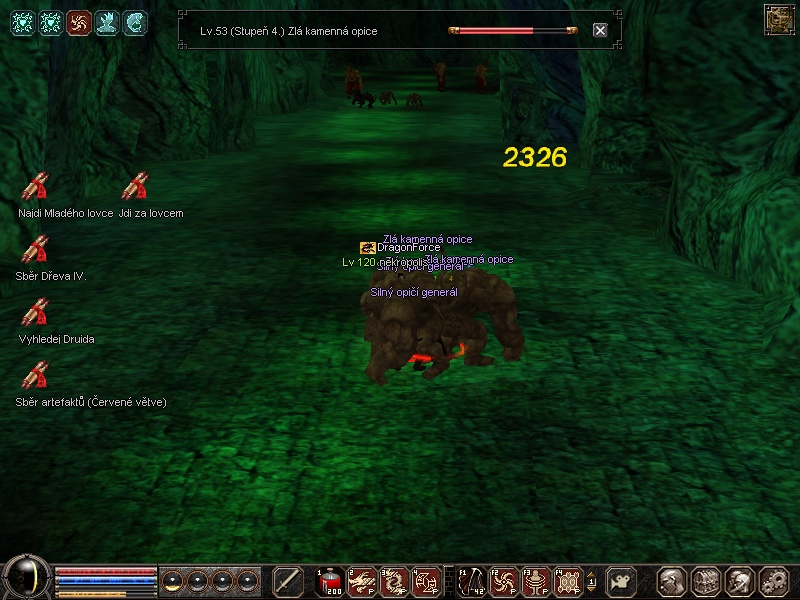The height and width of the screenshot is (600, 800).
Task: Select the red swirl buff icon
Action: click(79, 22)
